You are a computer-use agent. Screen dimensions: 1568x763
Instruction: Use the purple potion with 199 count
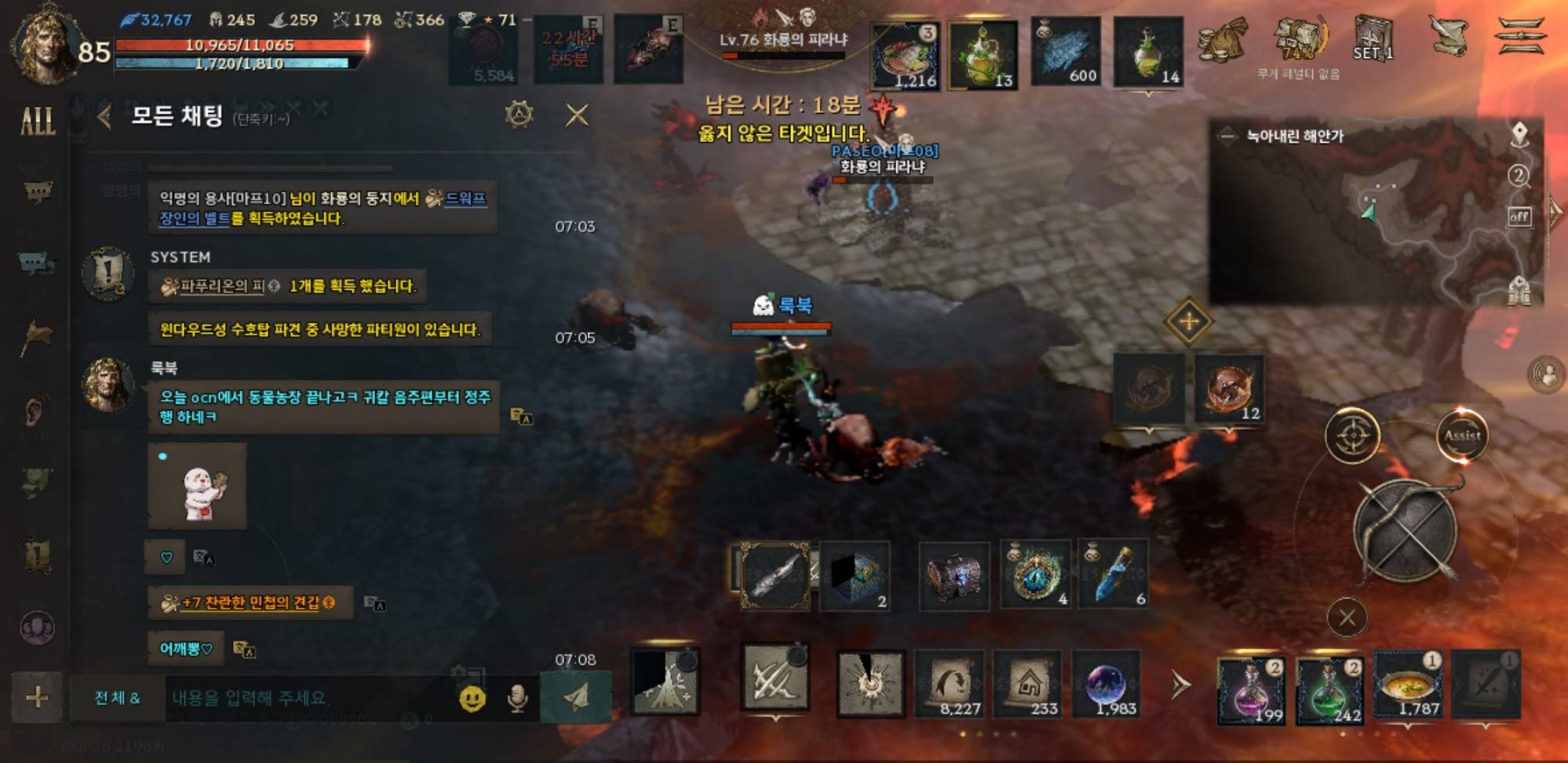coord(1251,690)
